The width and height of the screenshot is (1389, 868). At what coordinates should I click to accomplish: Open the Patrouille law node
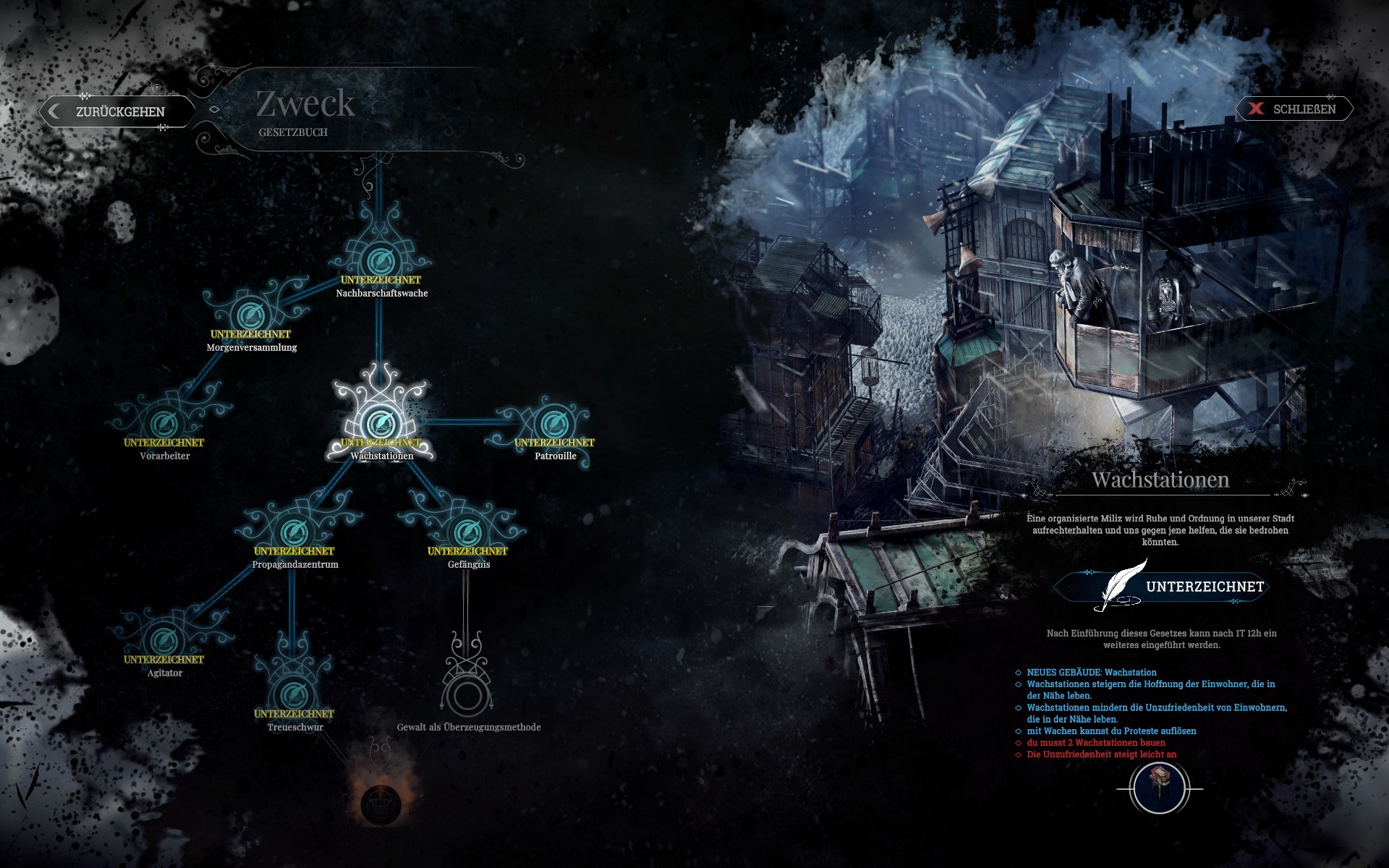click(x=555, y=424)
